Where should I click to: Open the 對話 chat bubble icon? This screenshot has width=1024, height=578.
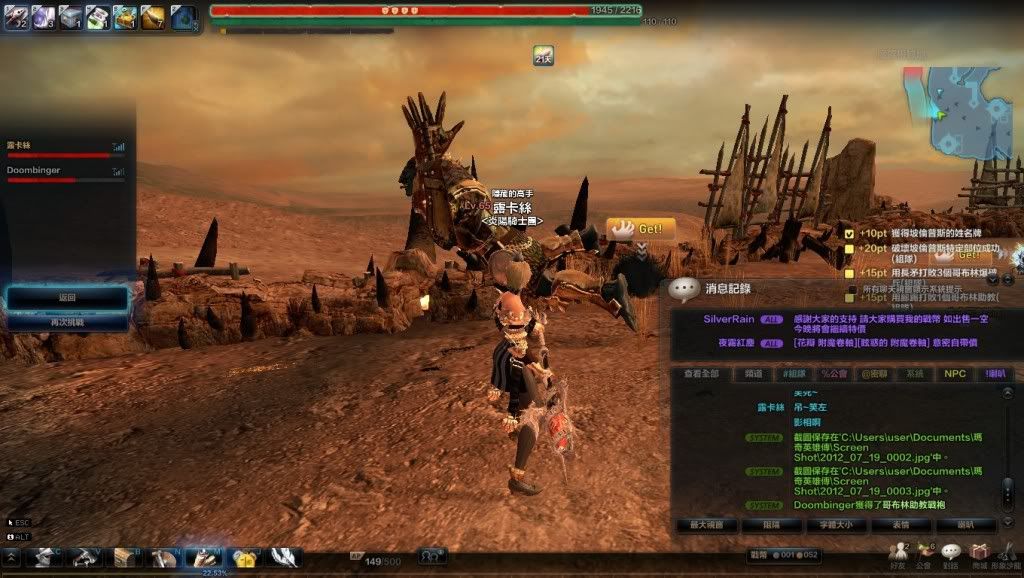tap(950, 553)
